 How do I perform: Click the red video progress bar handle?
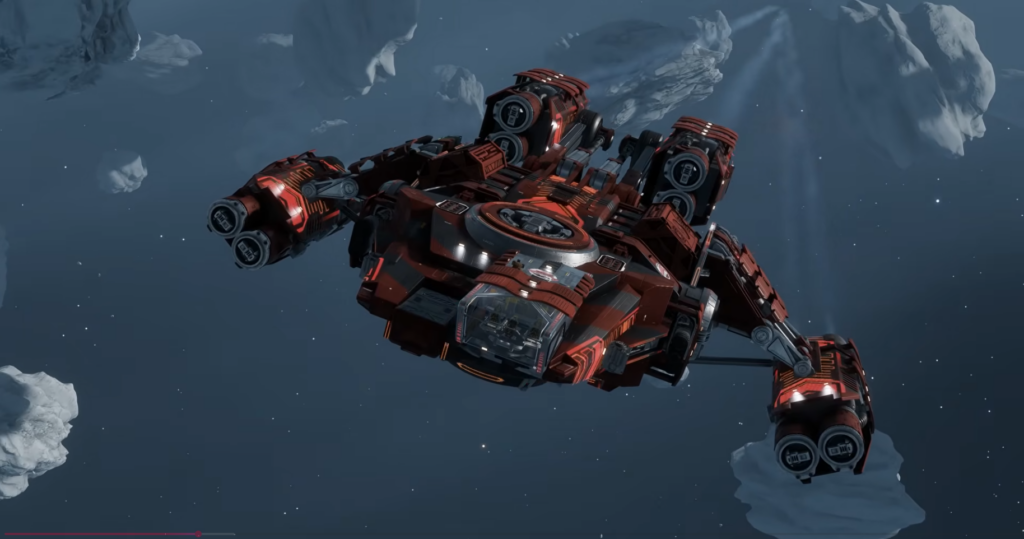click(198, 534)
